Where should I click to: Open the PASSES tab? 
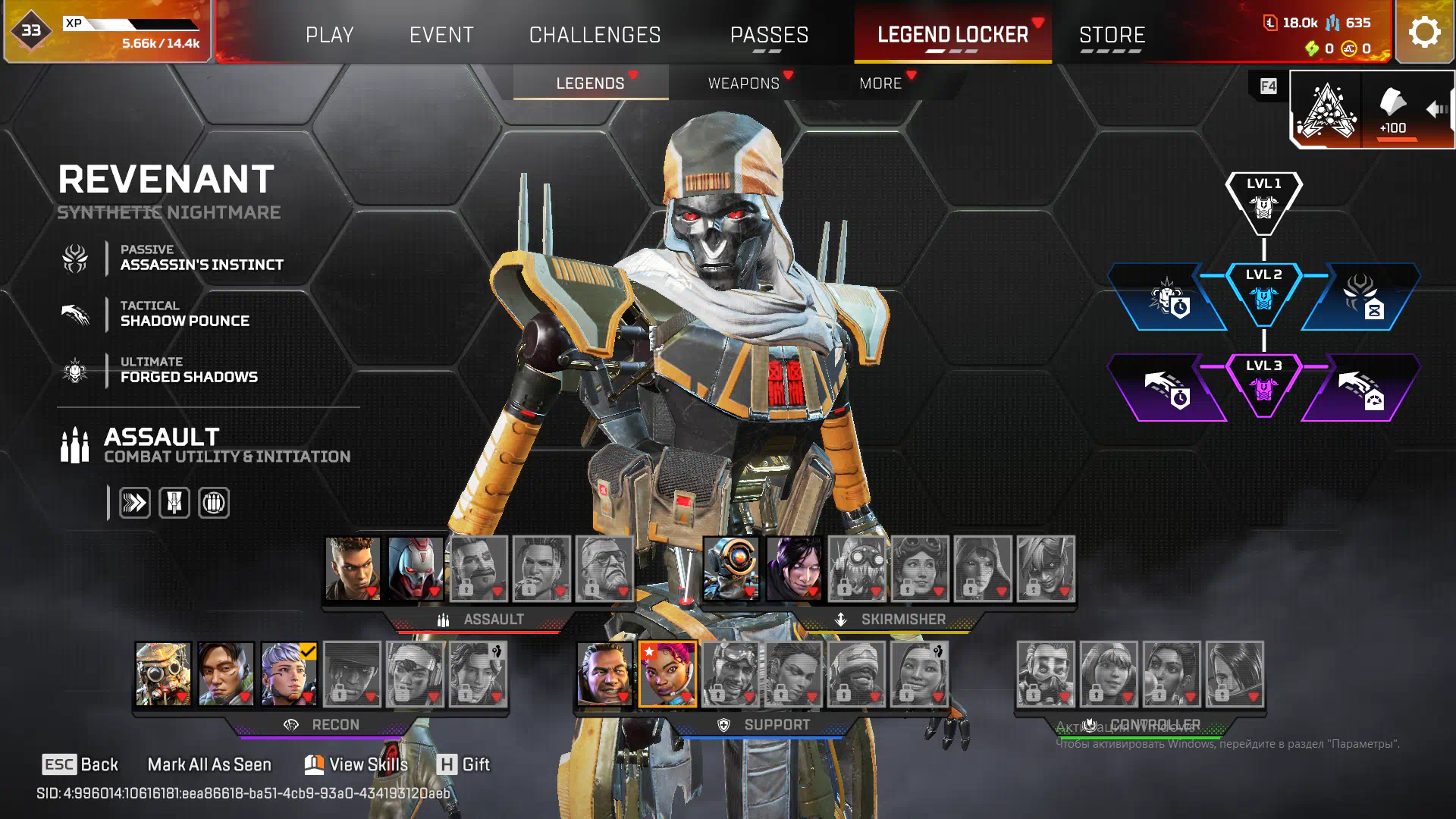click(769, 35)
